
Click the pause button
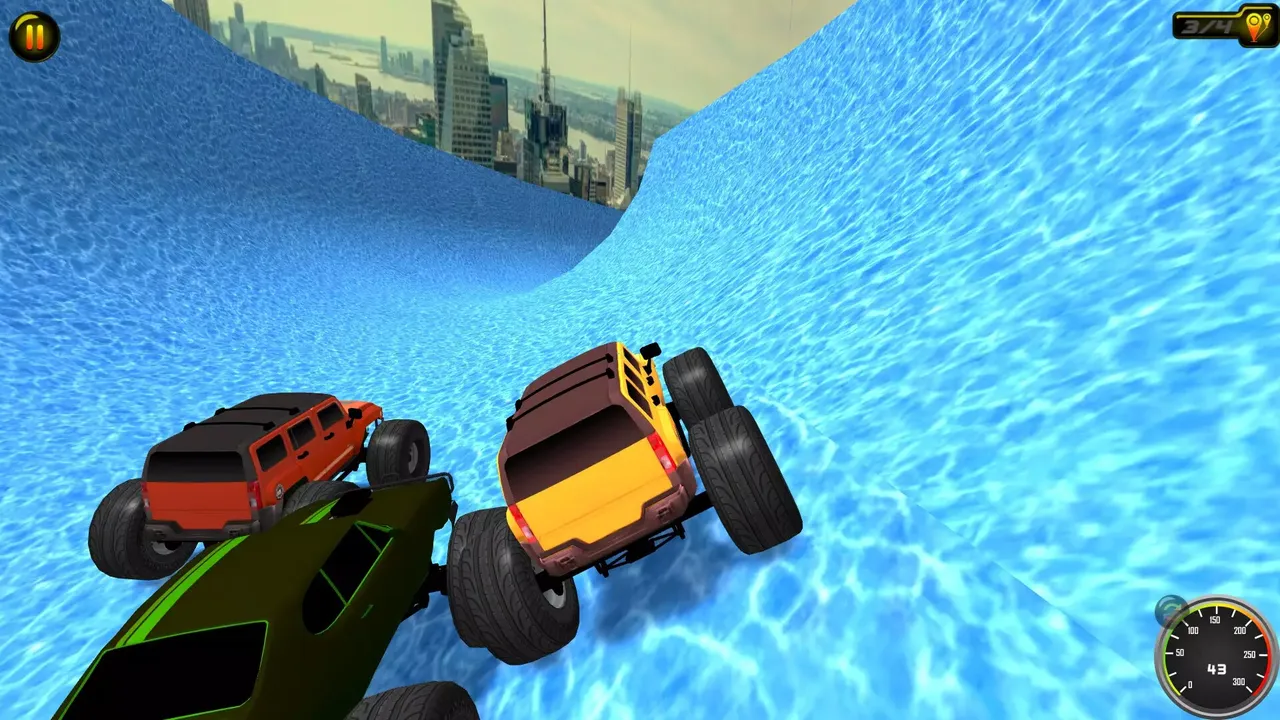[x=33, y=37]
